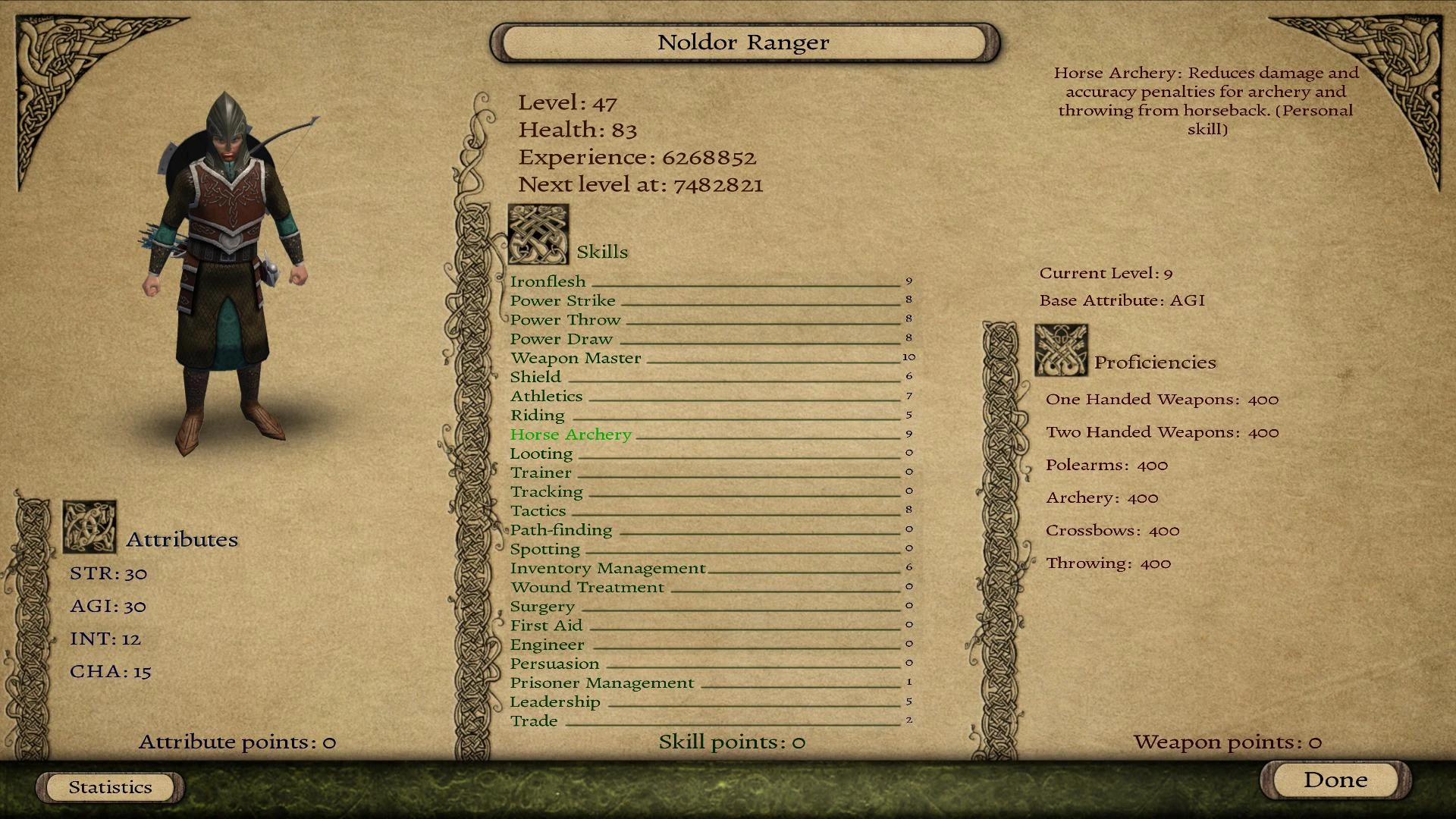Choose the Power Strike skill

pos(563,300)
